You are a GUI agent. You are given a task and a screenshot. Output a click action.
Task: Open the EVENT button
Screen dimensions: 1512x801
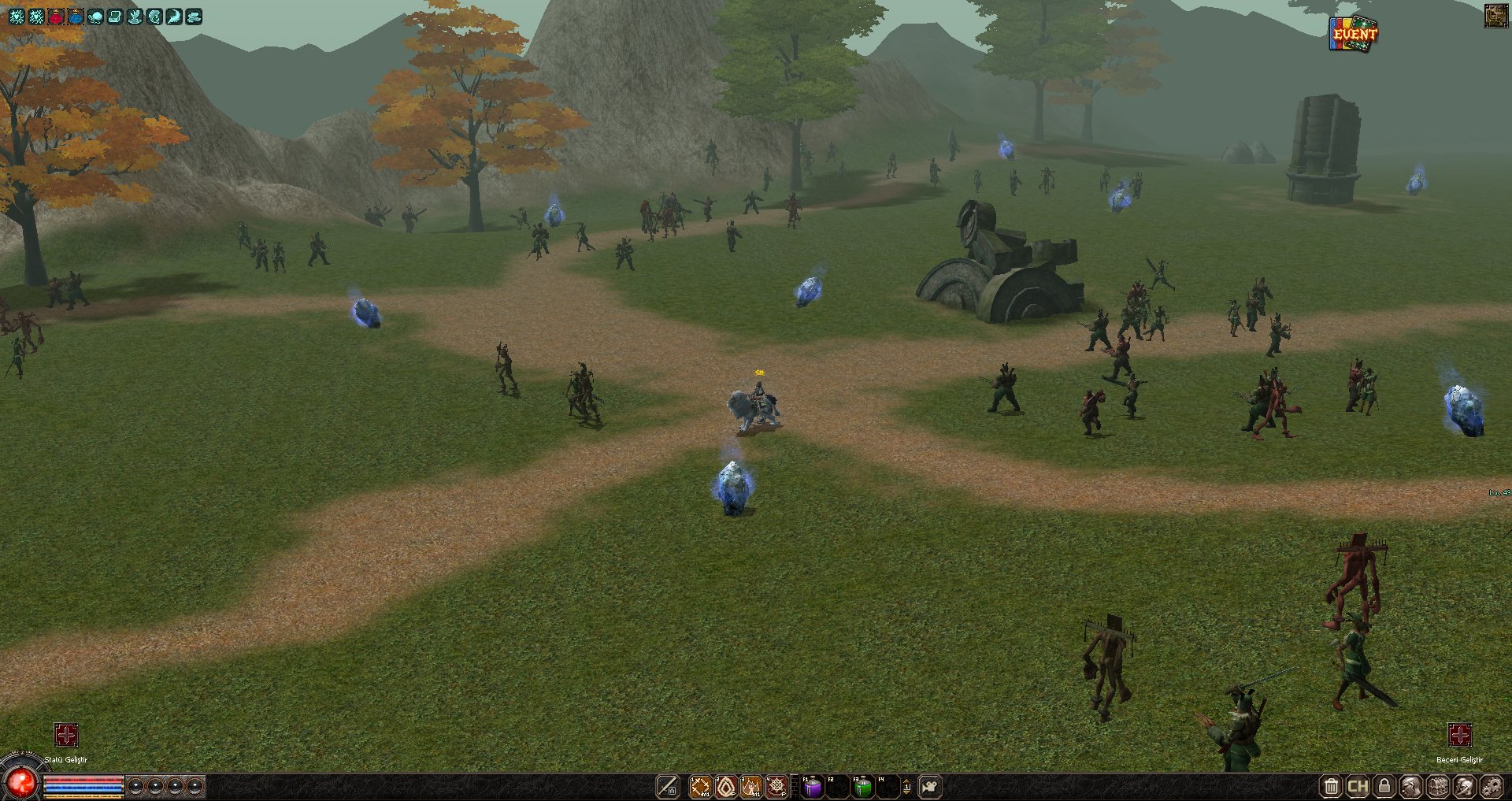pyautogui.click(x=1354, y=34)
